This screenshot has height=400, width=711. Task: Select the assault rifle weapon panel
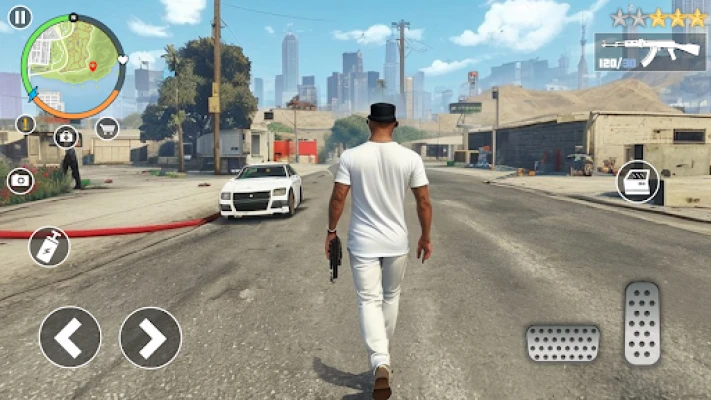pos(650,52)
